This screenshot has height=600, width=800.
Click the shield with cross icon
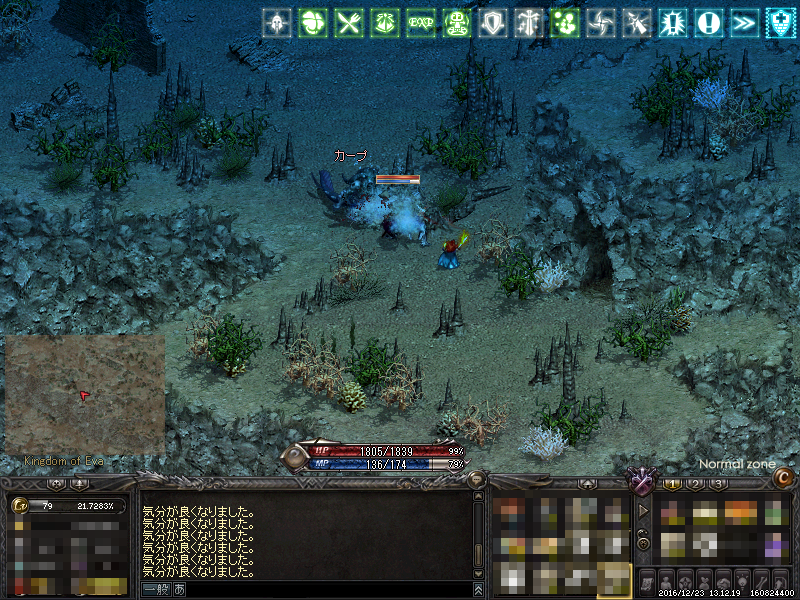[780, 22]
